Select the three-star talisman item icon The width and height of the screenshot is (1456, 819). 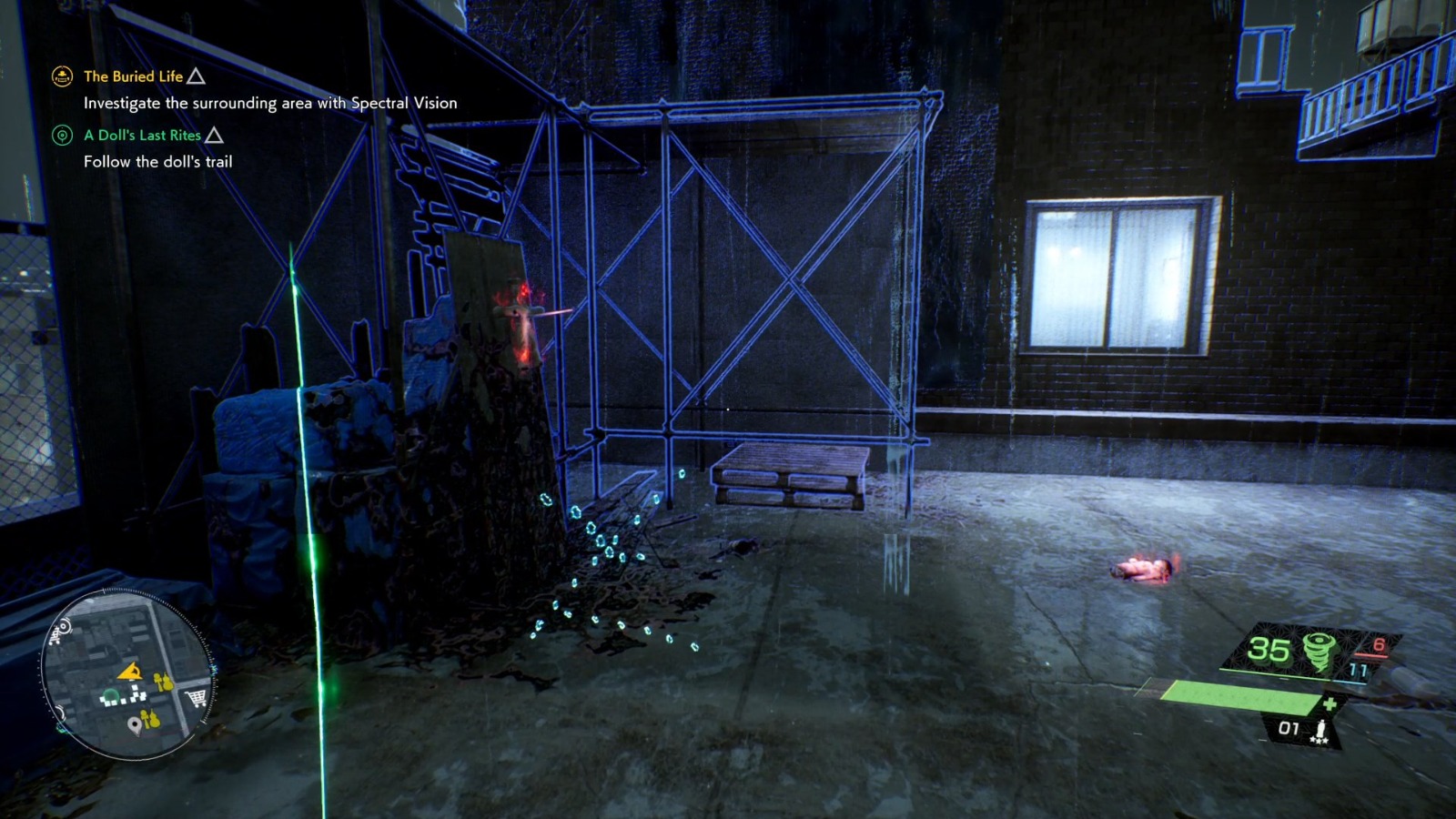[1321, 730]
